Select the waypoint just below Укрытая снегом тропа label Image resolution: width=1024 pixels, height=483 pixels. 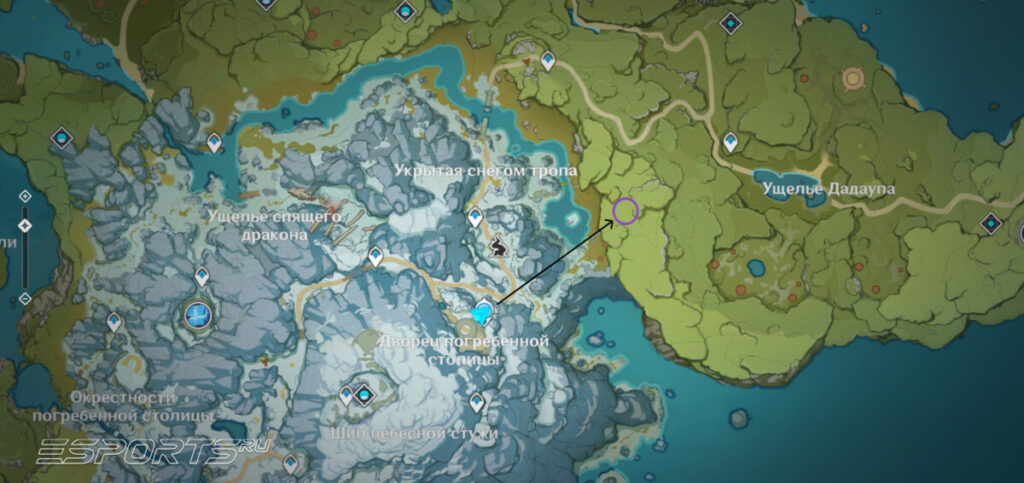[x=476, y=216]
